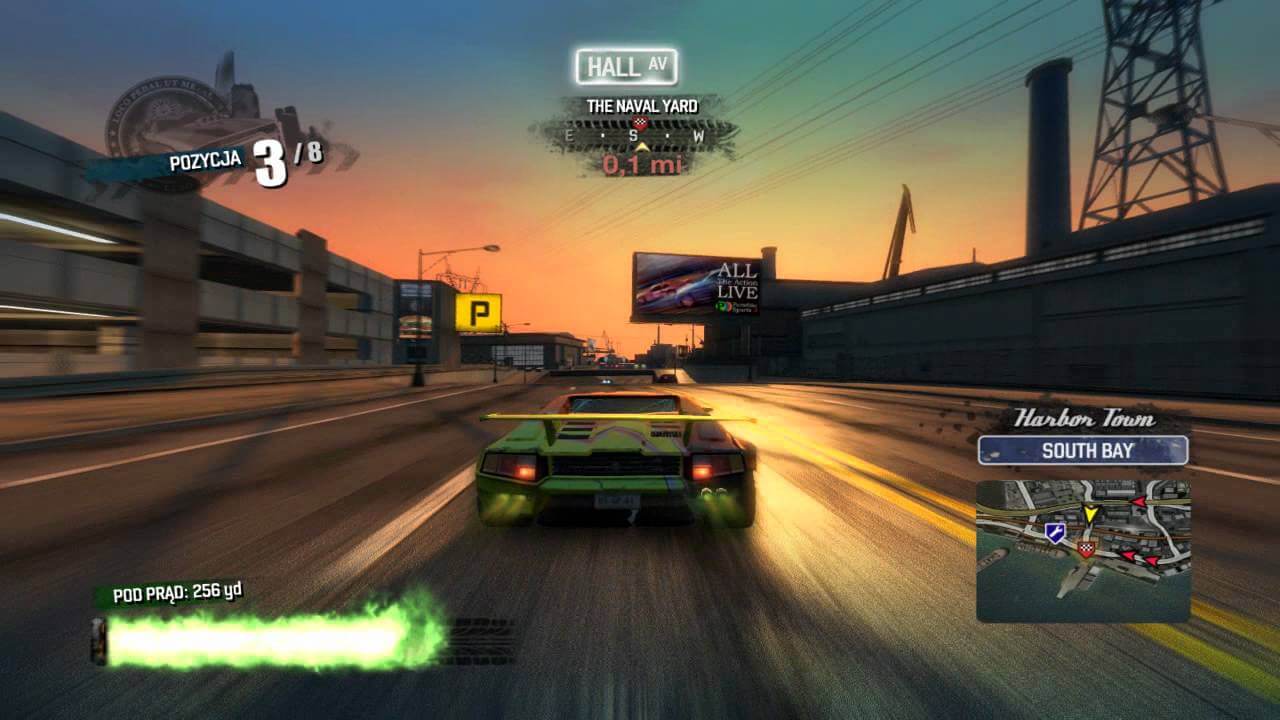
Task: Click the yellow player arrow on minimap
Action: (1089, 515)
